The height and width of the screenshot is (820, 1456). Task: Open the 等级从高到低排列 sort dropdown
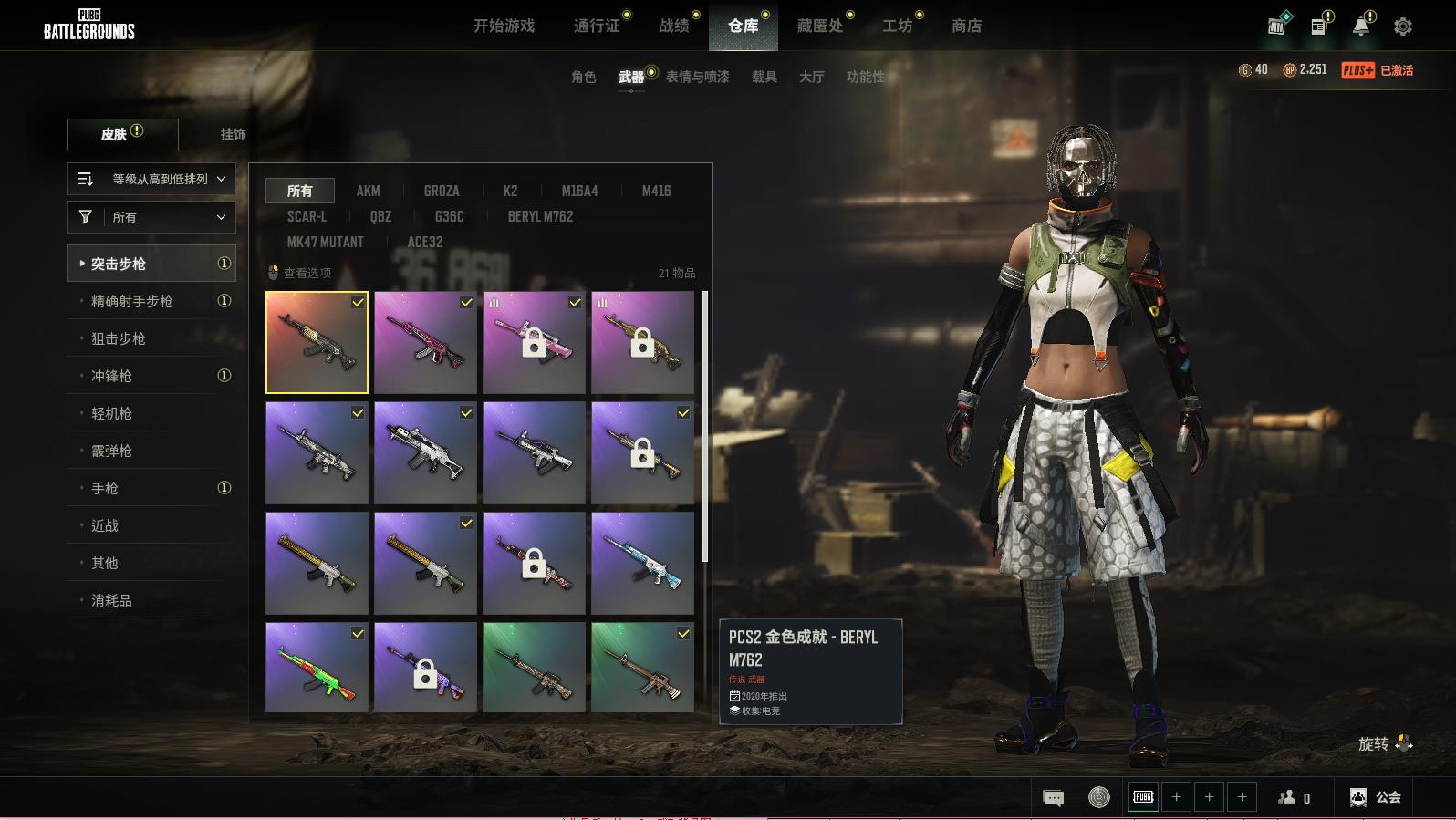tap(151, 179)
